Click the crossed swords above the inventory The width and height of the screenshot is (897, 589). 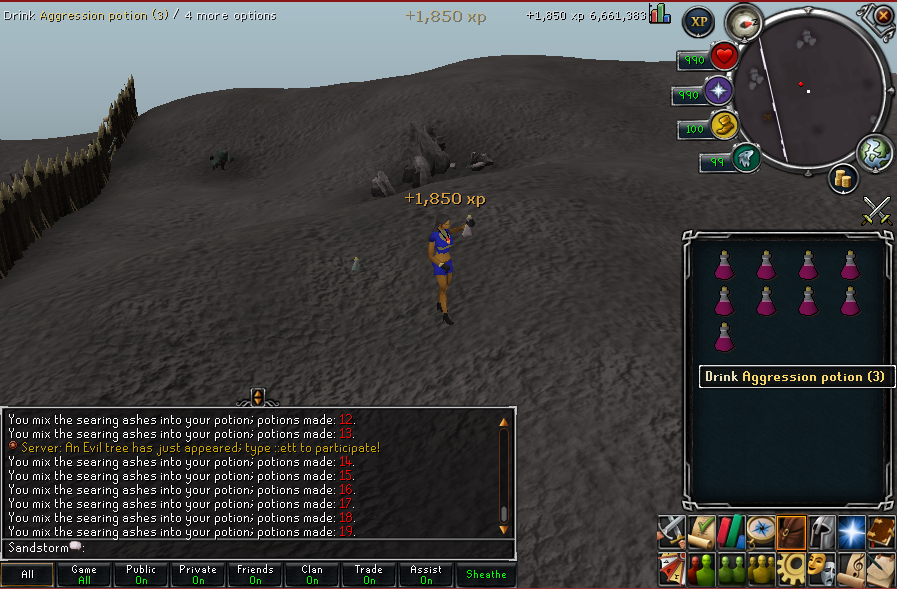pos(877,210)
